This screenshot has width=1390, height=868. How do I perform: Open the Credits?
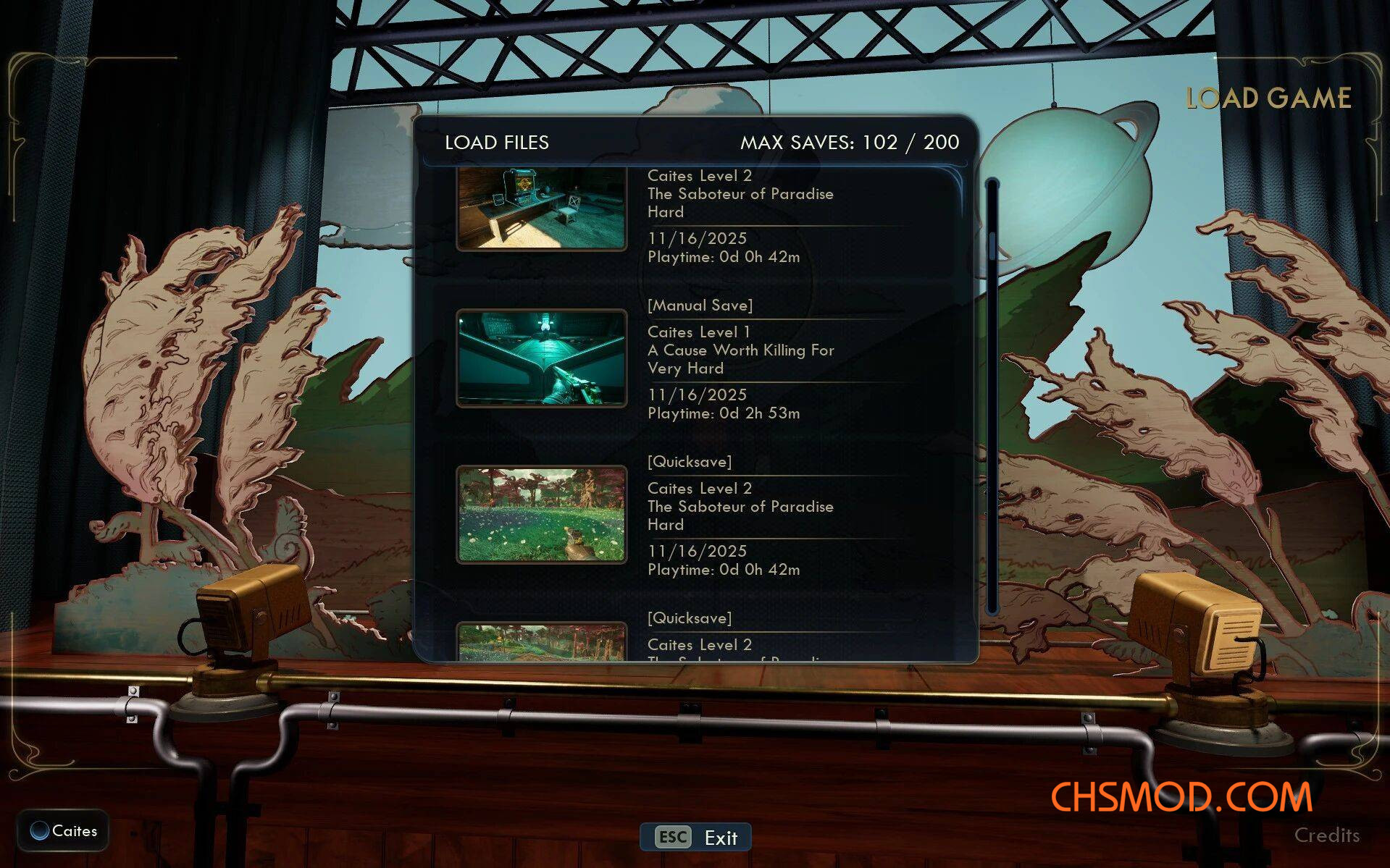[x=1326, y=835]
